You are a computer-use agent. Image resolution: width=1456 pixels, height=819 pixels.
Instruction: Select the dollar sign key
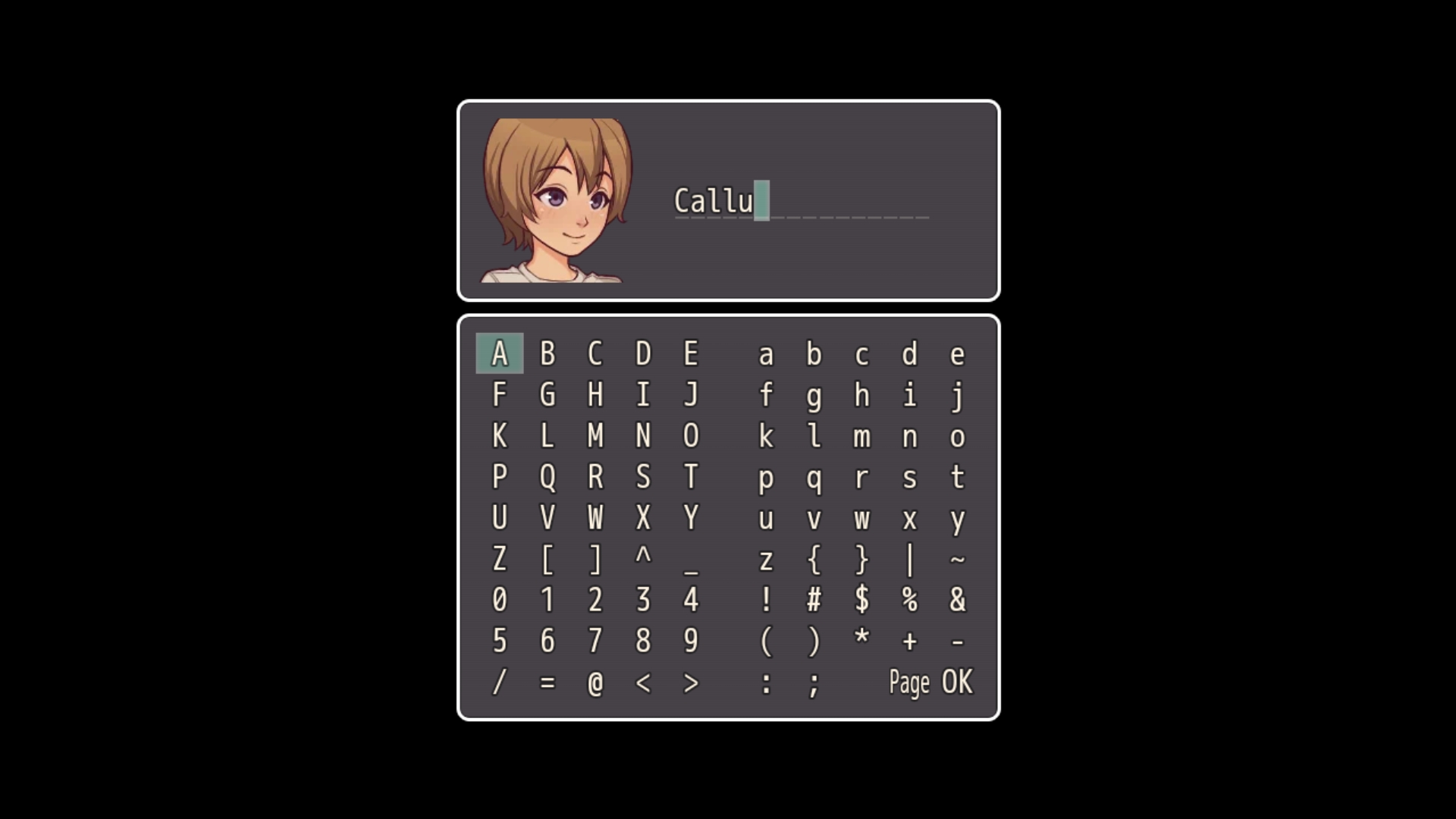tap(861, 601)
